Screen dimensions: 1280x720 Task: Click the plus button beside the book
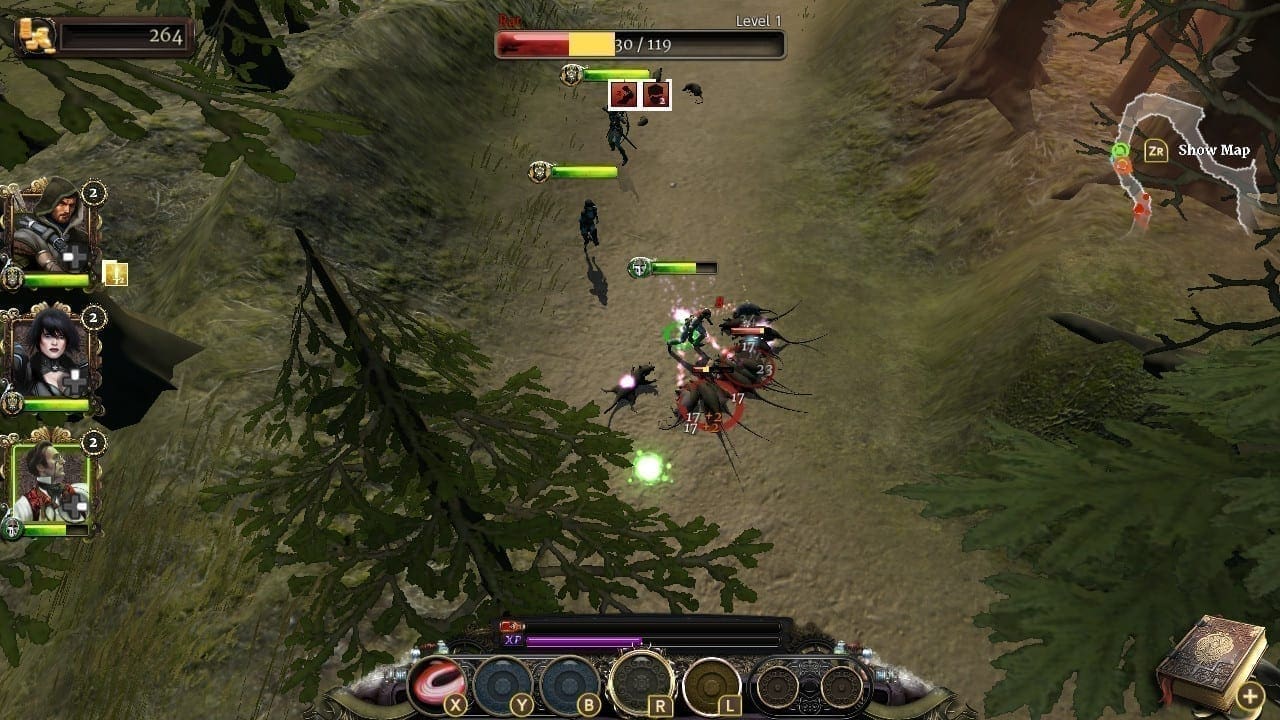point(1250,695)
